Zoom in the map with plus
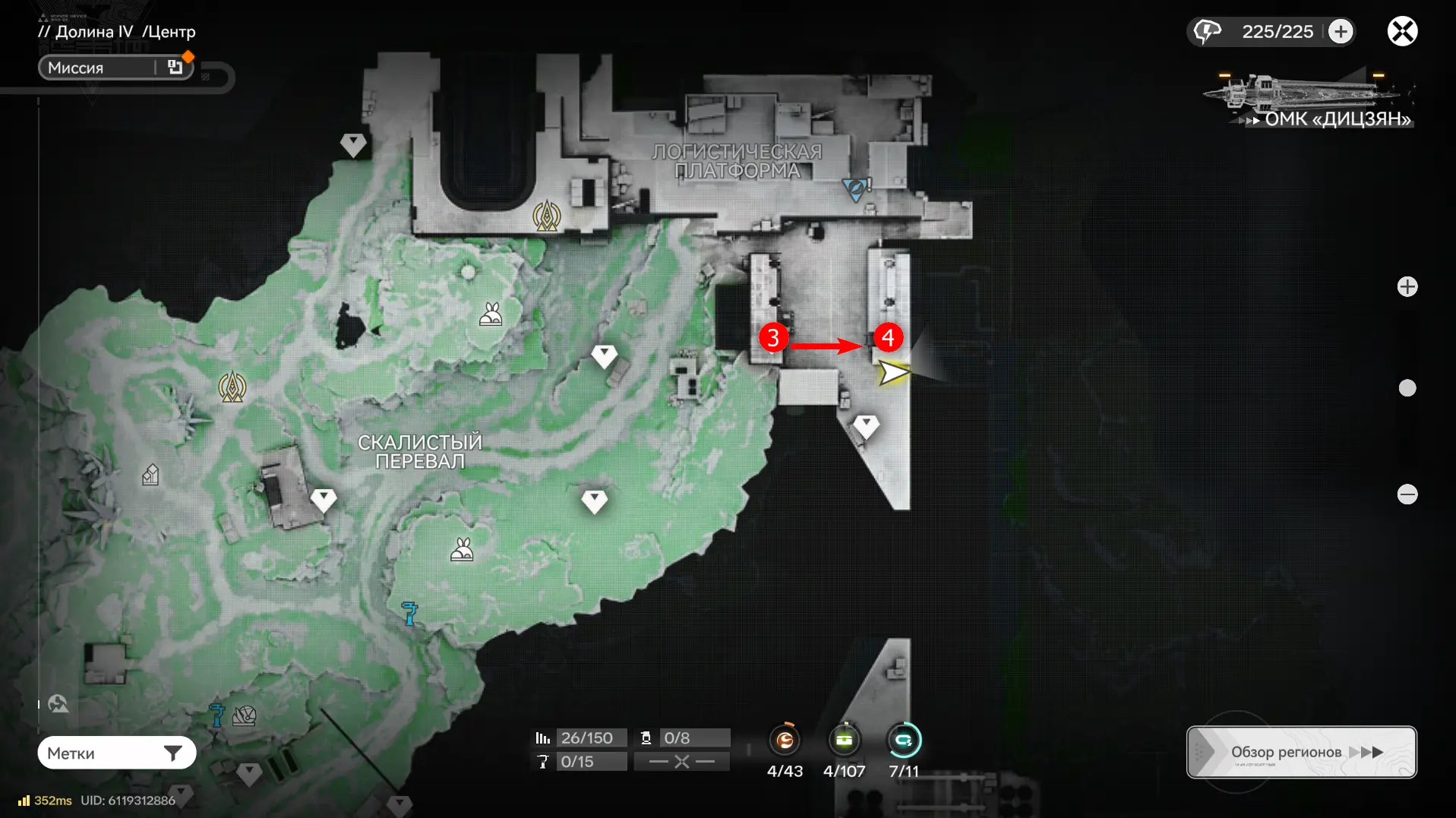 tap(1407, 286)
